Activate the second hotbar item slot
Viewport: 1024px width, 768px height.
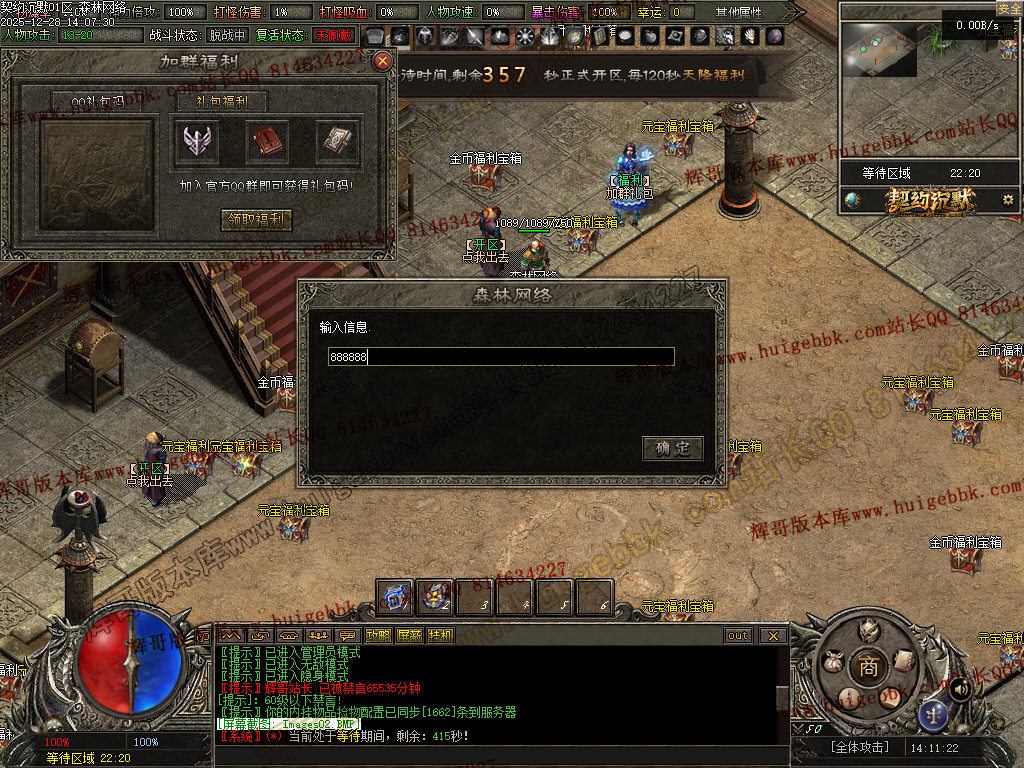(435, 598)
